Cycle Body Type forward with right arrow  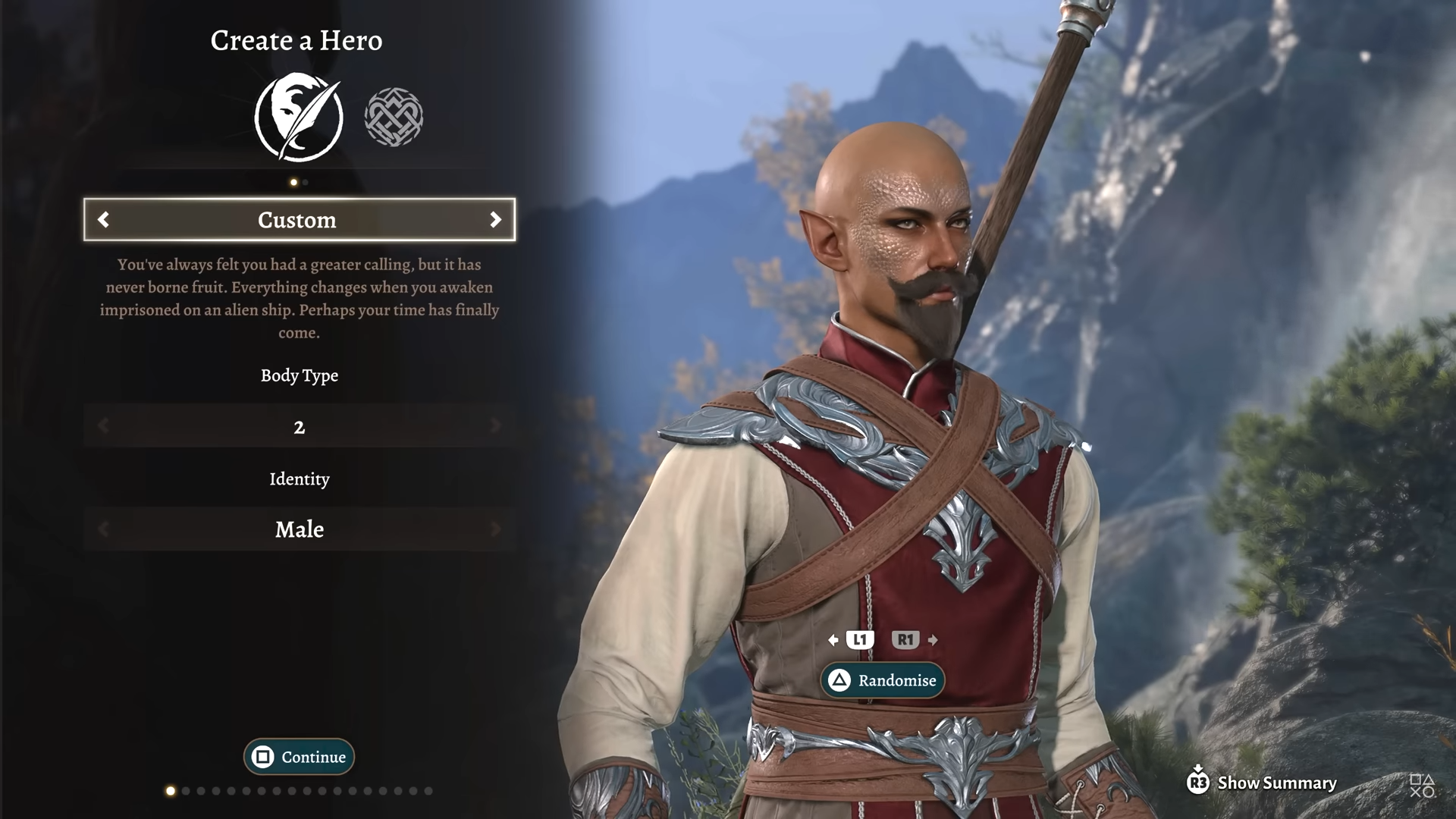click(495, 426)
